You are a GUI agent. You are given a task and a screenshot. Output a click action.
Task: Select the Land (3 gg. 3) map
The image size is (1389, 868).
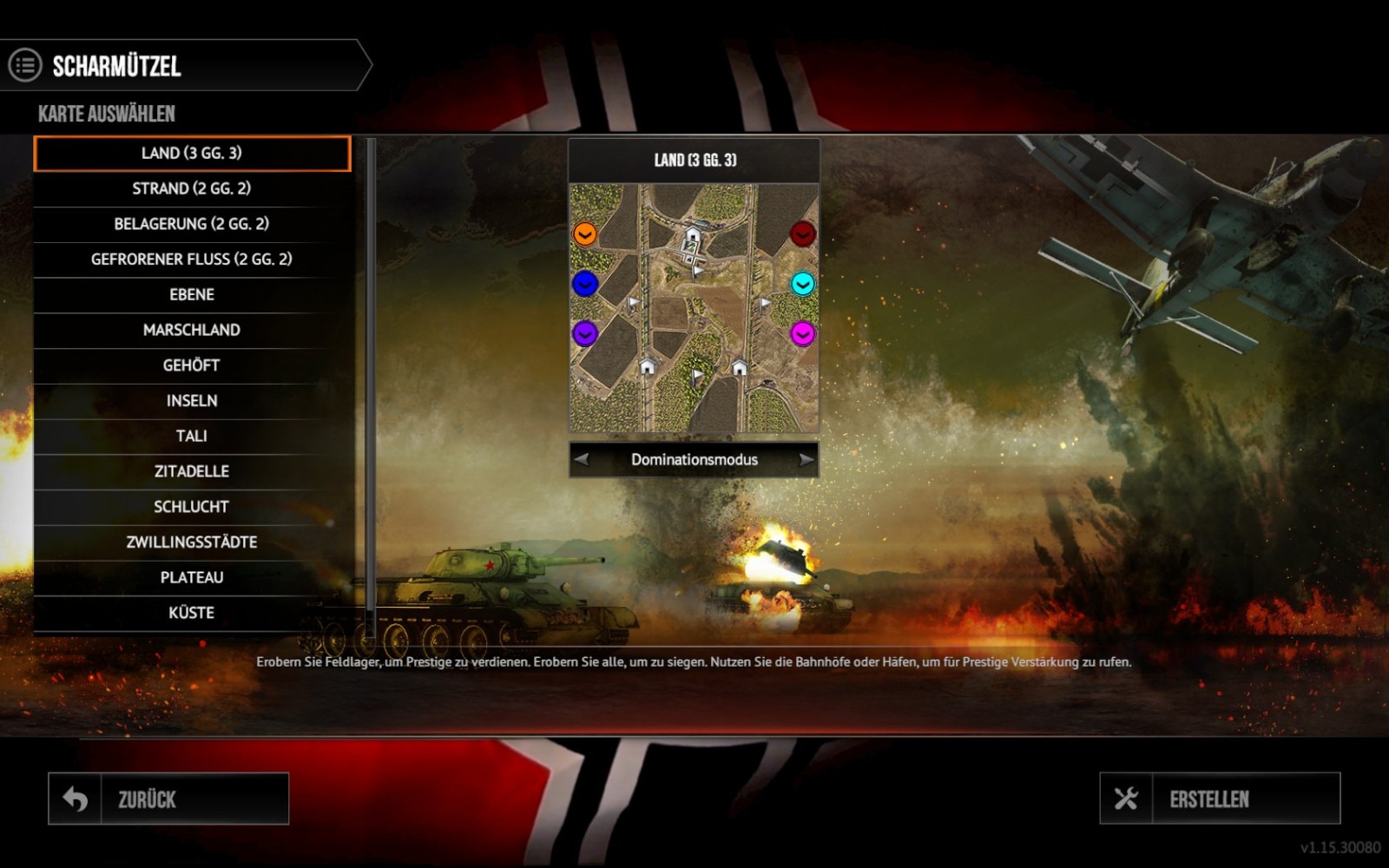(192, 154)
